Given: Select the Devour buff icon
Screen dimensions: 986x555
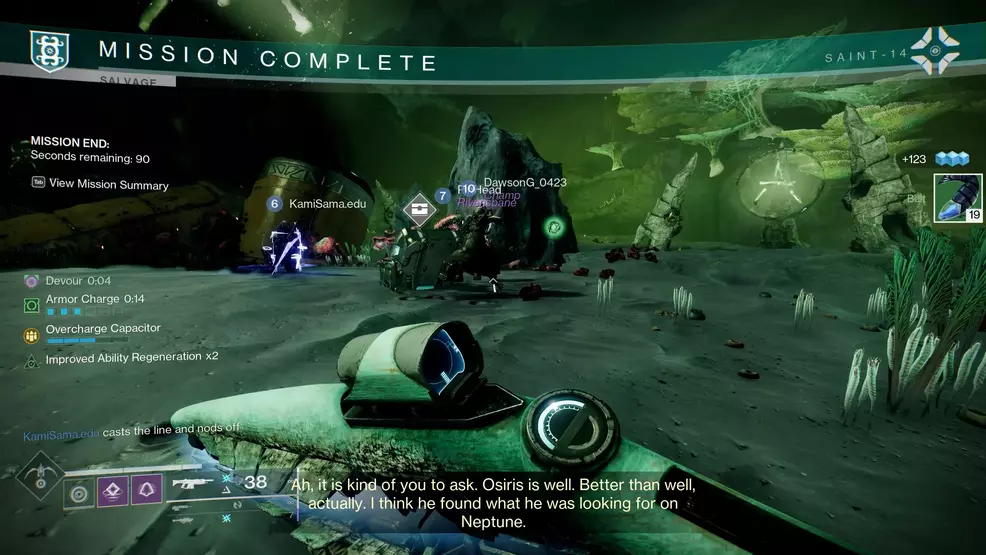Looking at the screenshot, I should coord(31,281).
